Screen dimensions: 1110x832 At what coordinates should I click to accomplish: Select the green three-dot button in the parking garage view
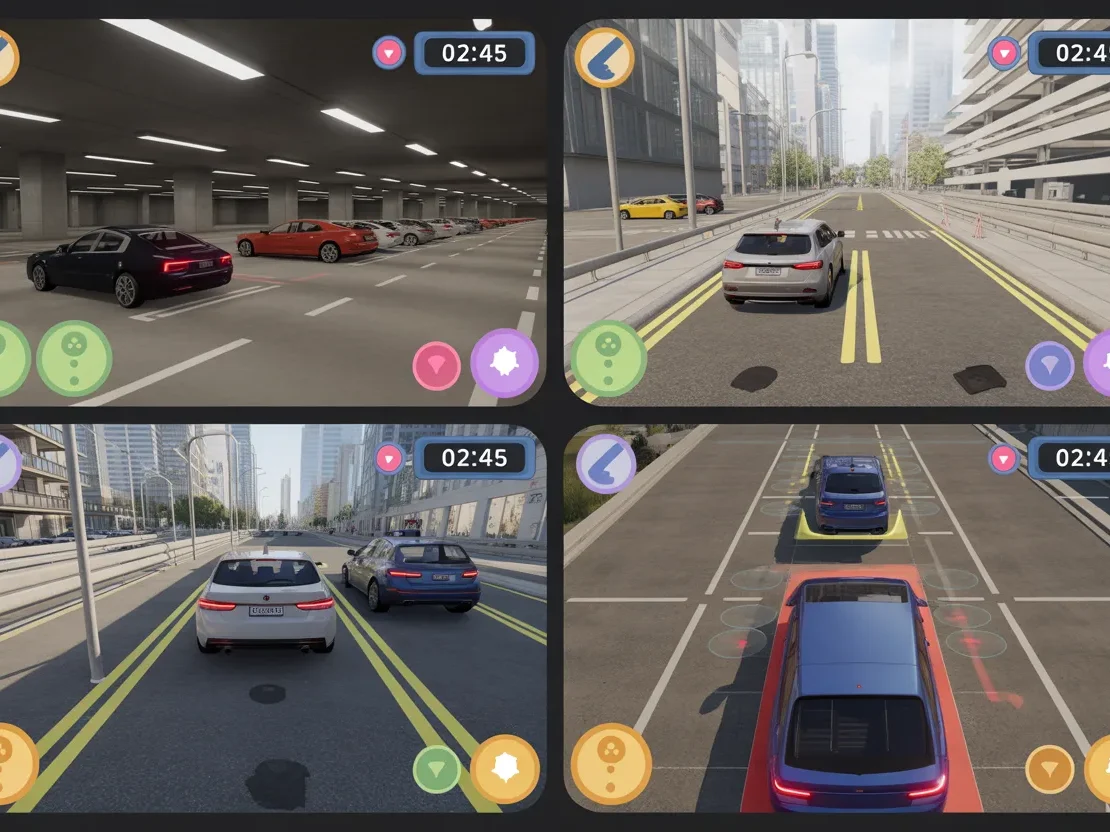tap(74, 358)
